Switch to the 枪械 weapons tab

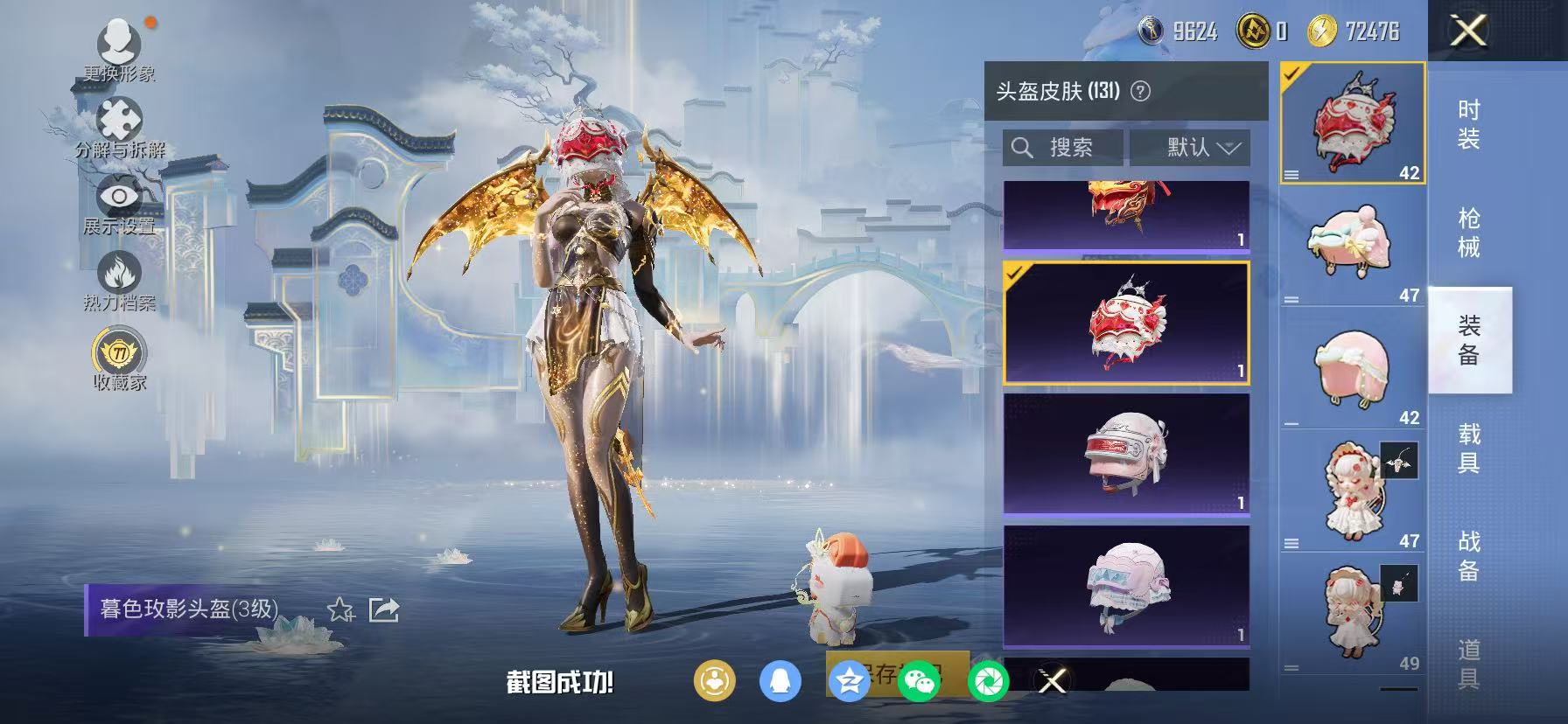(x=1469, y=233)
